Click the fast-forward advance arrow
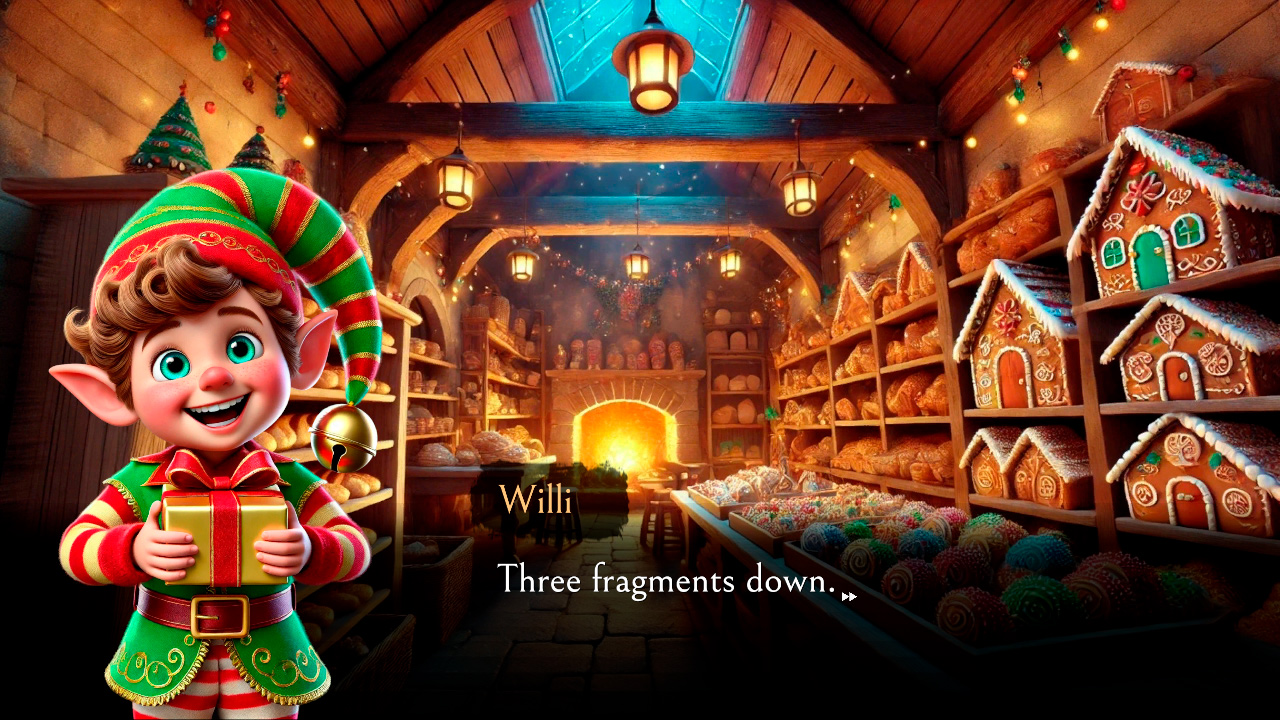 coord(850,597)
